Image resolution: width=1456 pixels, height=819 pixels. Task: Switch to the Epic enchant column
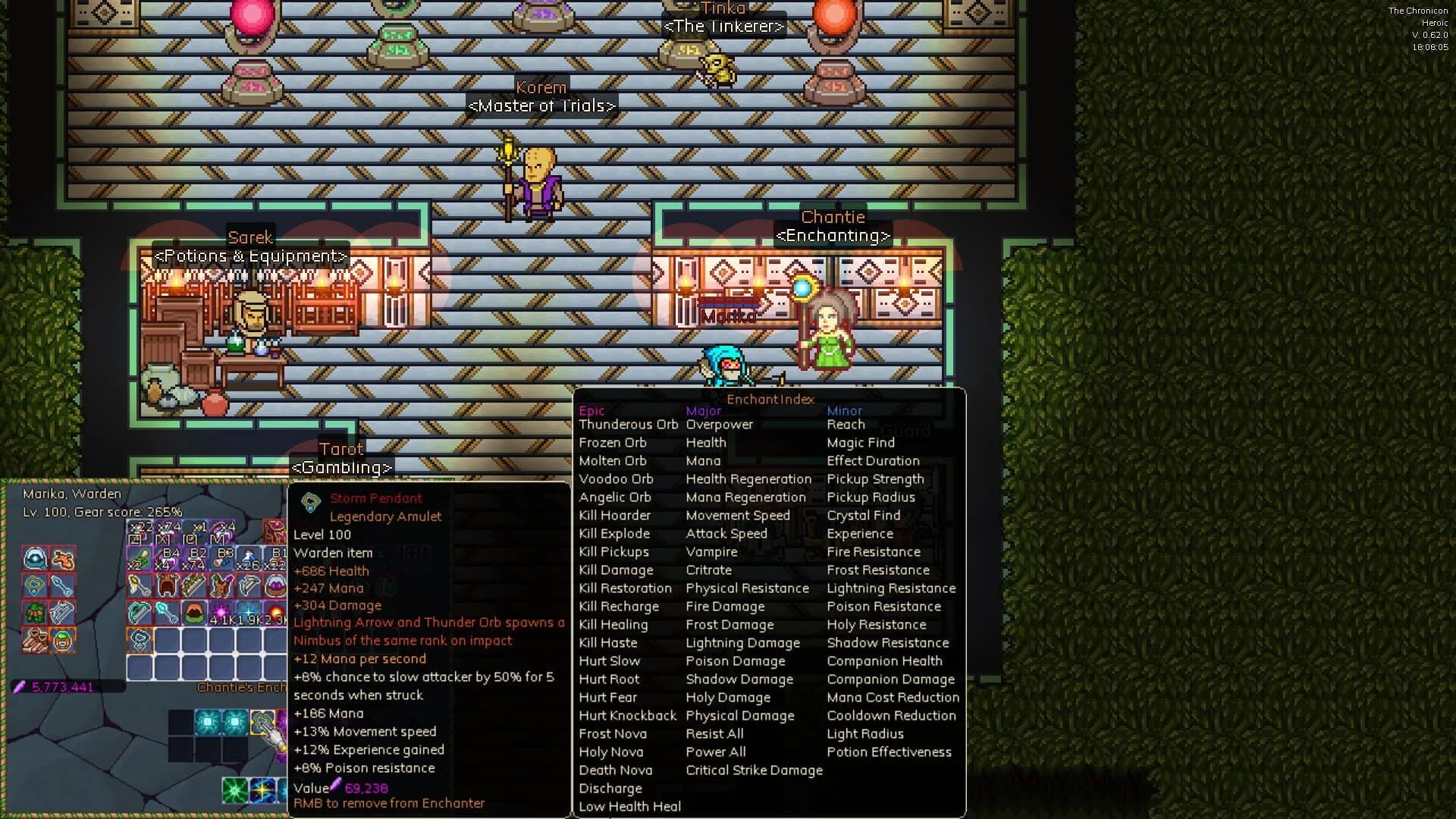[x=591, y=410]
